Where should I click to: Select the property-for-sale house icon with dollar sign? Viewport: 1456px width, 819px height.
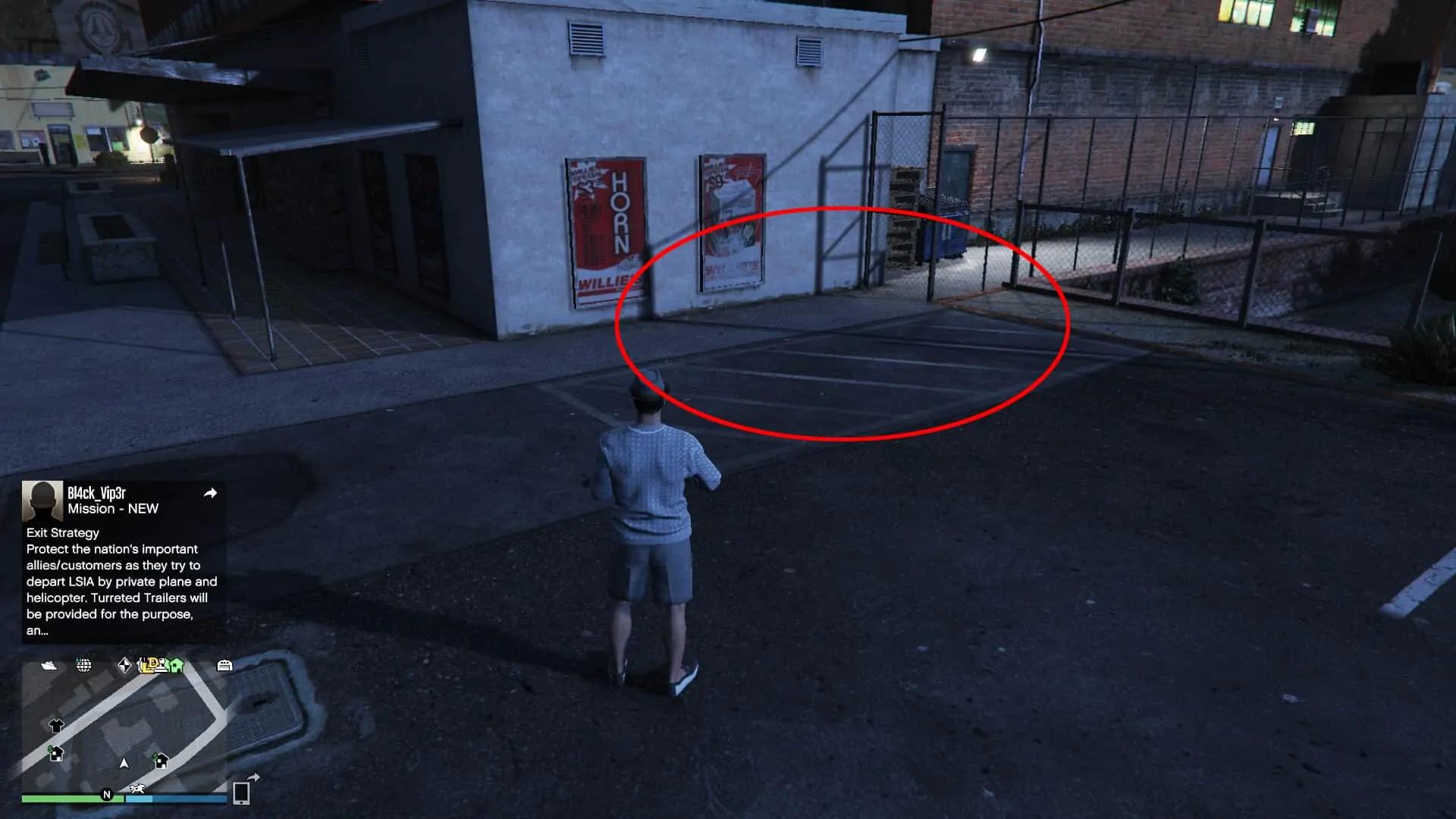pos(55,755)
